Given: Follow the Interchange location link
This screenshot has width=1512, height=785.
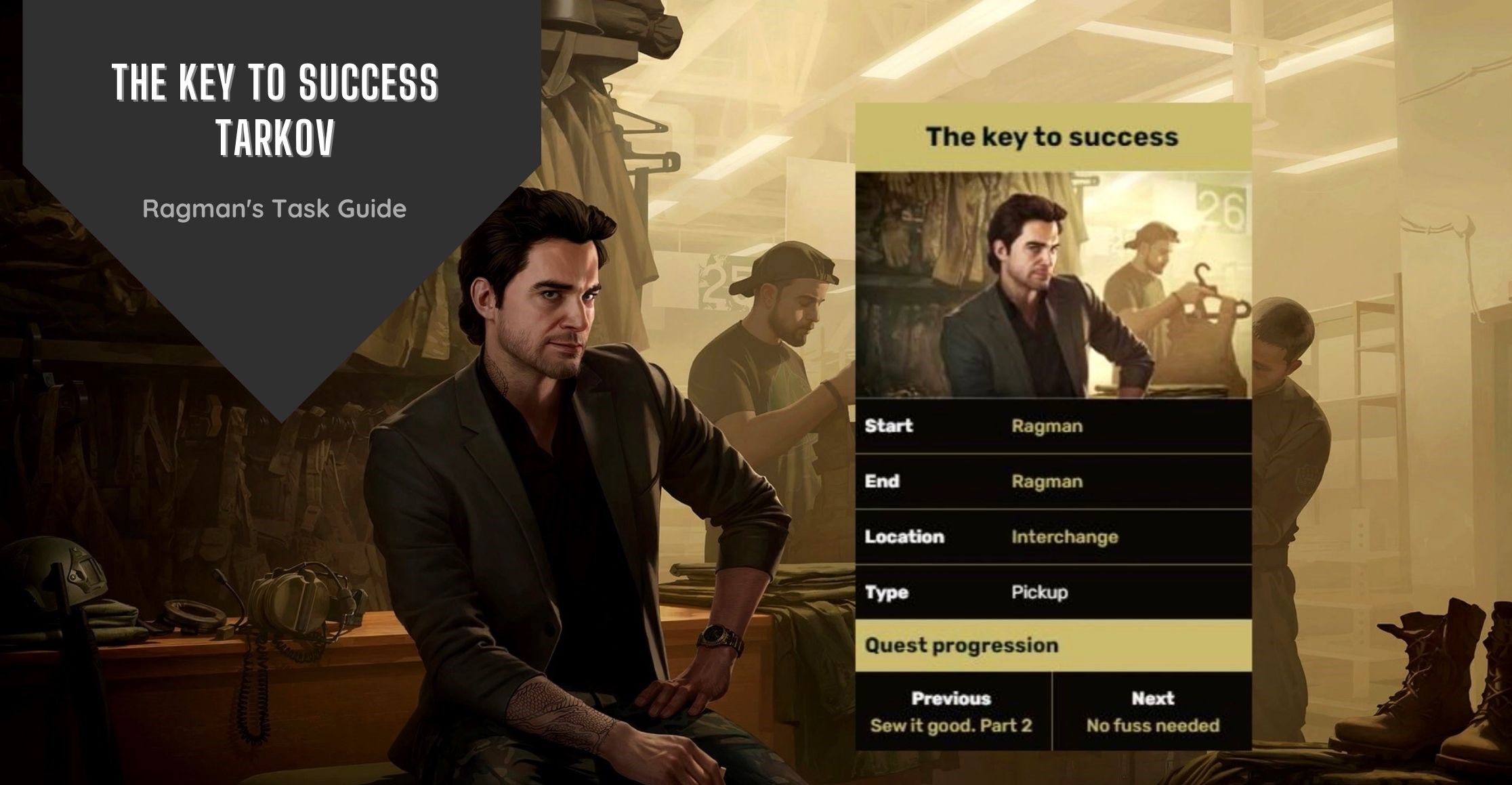Looking at the screenshot, I should pyautogui.click(x=1064, y=538).
